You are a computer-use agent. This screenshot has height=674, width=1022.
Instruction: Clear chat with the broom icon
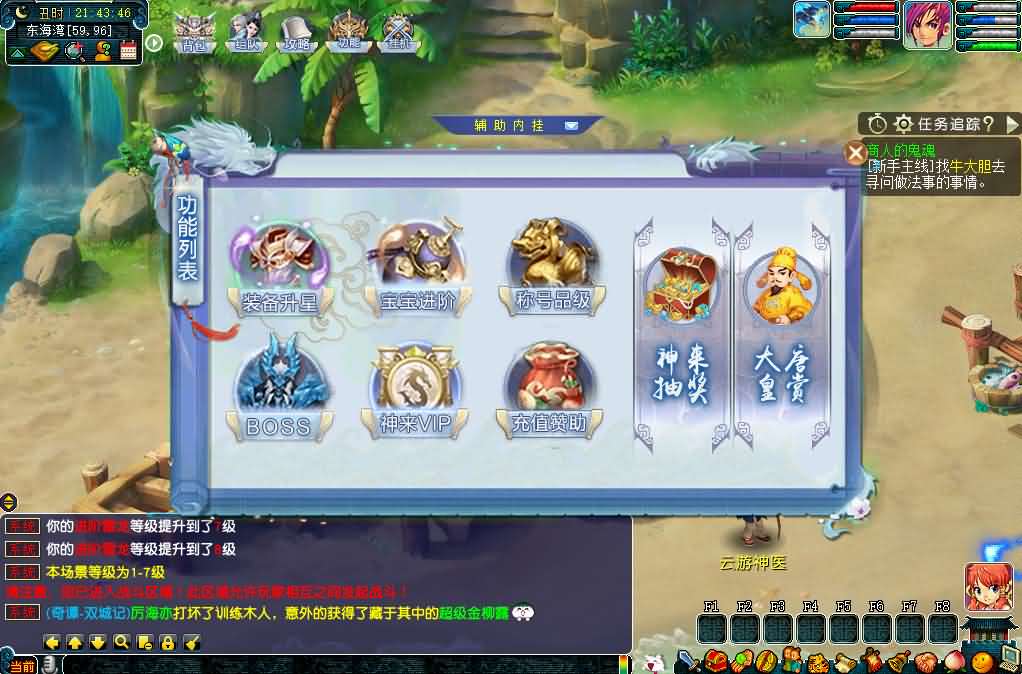tap(192, 642)
